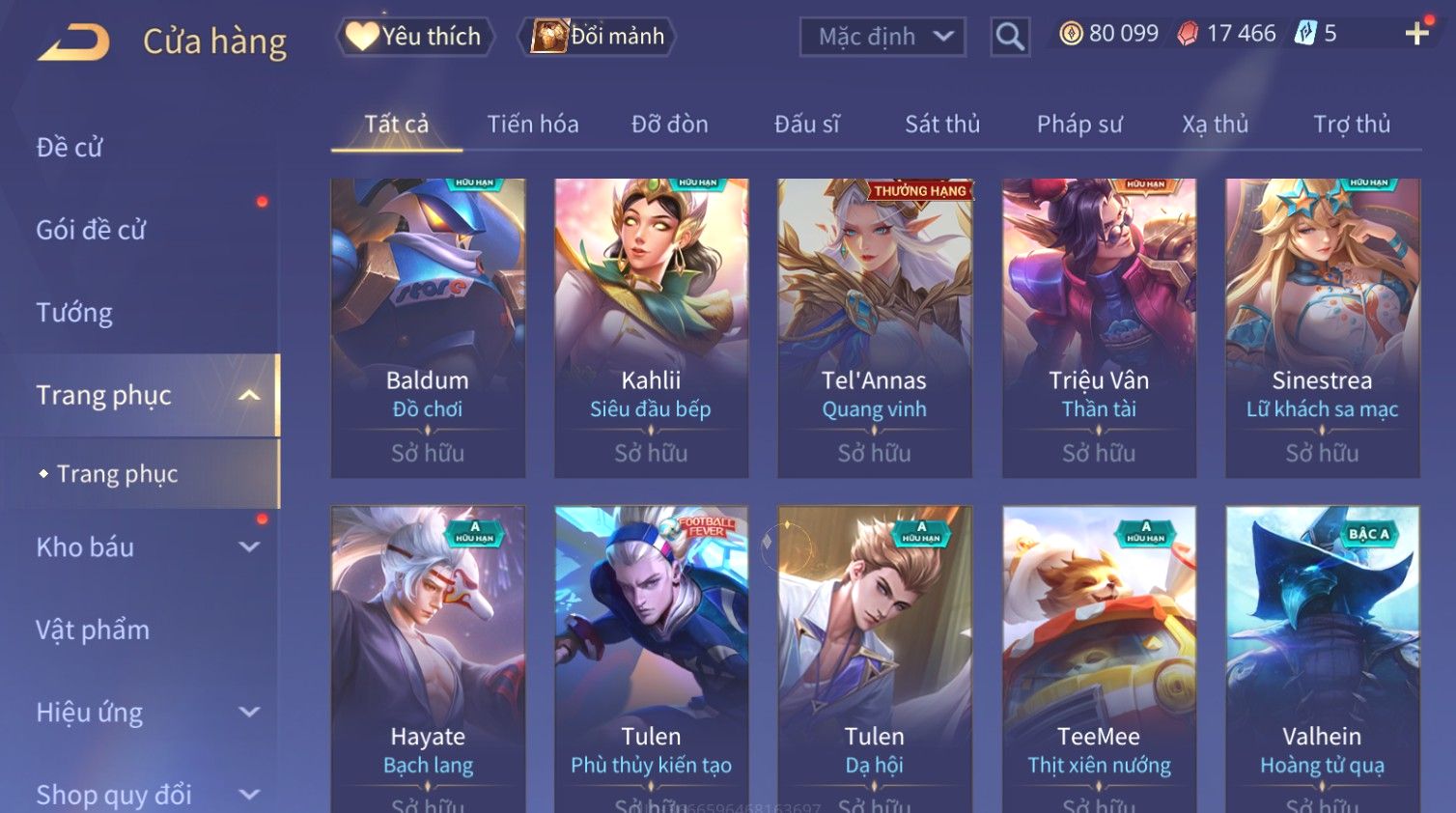
Task: Open TeeMee Thịt xiên nướng skin card
Action: (x=1099, y=657)
